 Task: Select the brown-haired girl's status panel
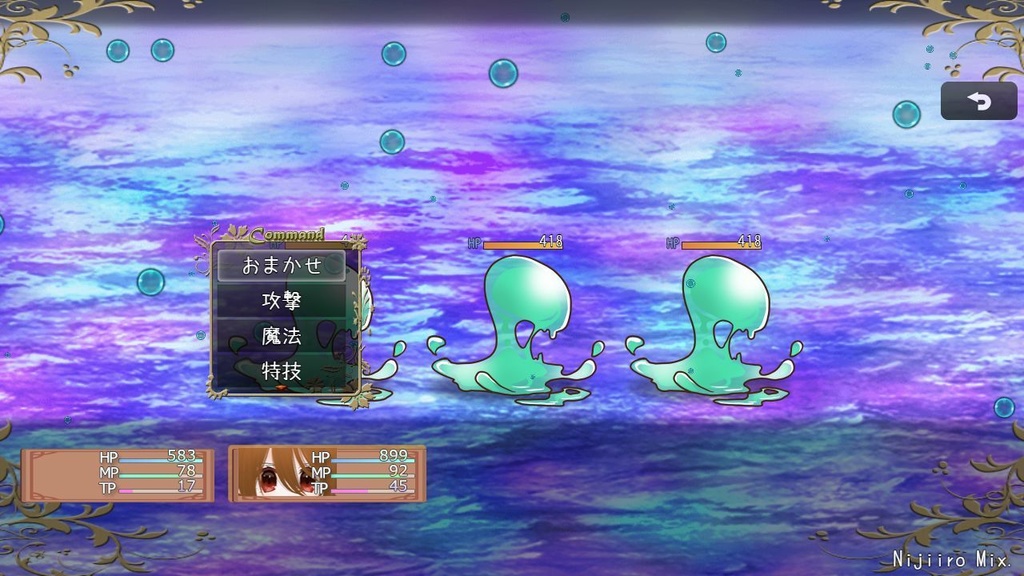point(327,473)
